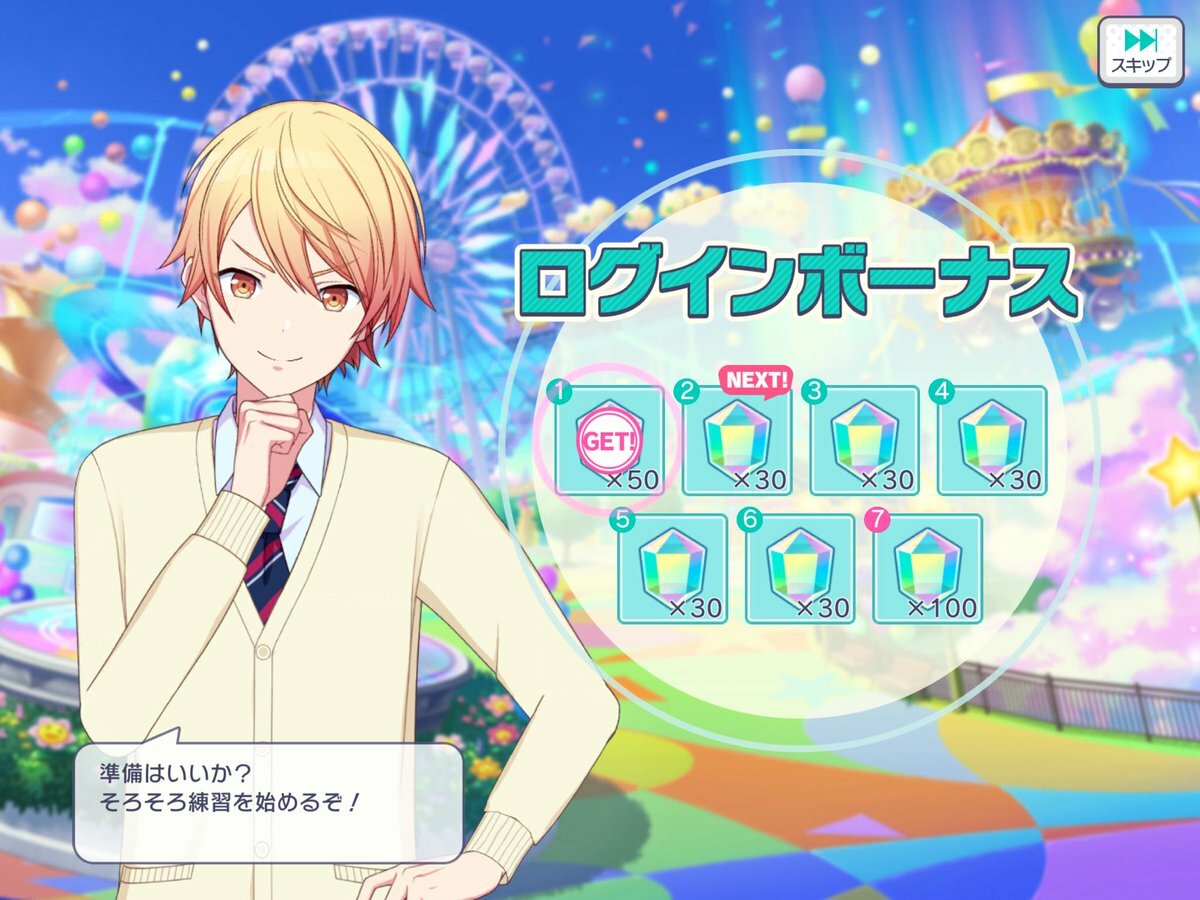Advance the character's dialogue box

coord(268,790)
